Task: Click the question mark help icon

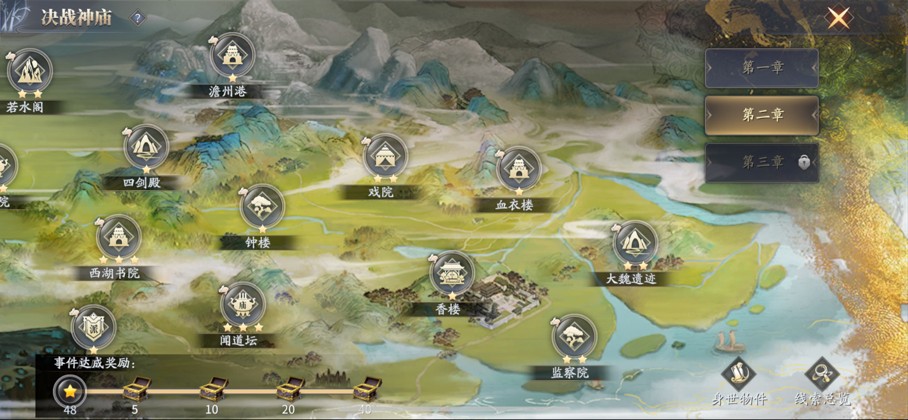Action: (x=137, y=18)
